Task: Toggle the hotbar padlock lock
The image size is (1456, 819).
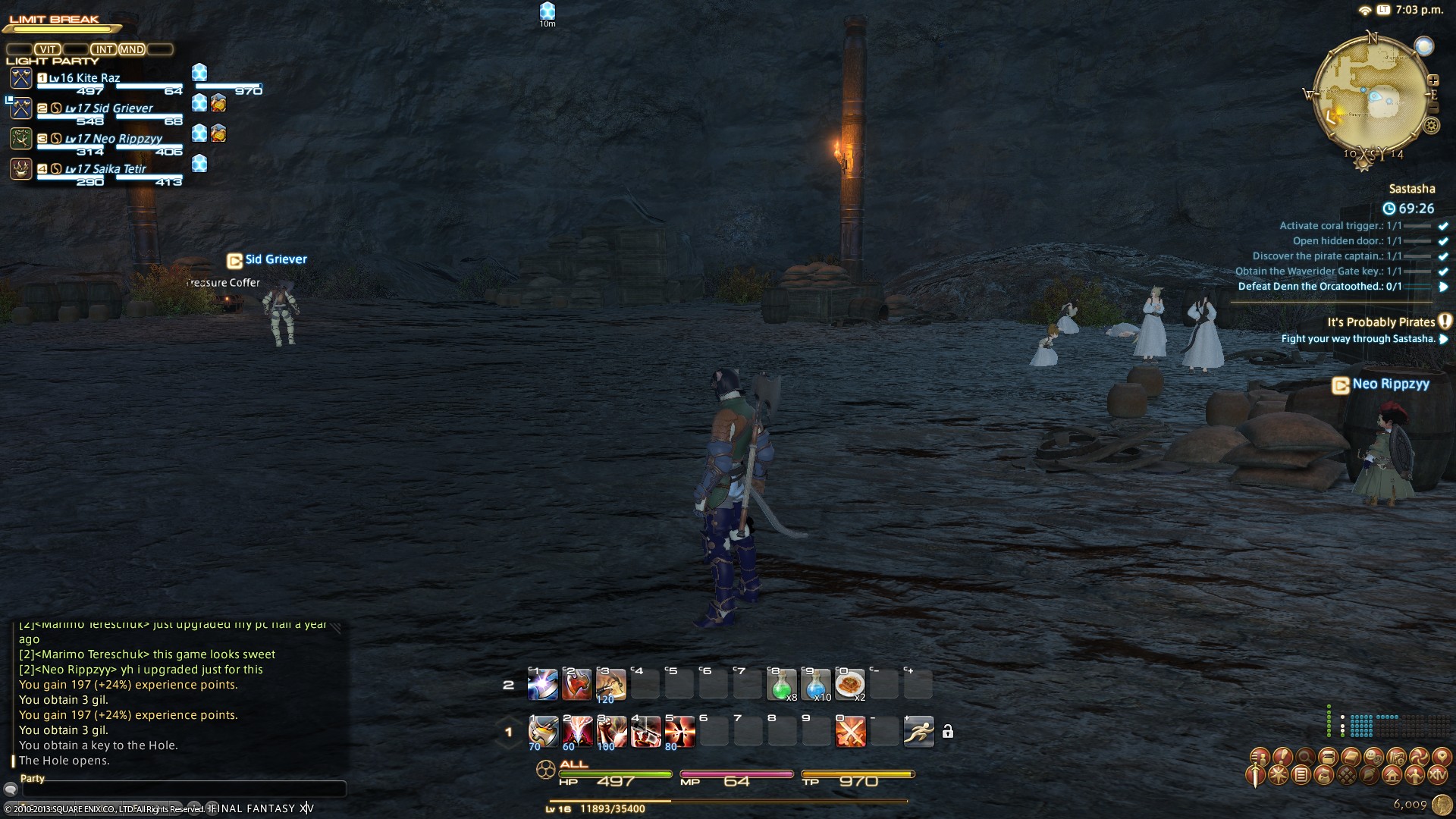Action: (948, 732)
